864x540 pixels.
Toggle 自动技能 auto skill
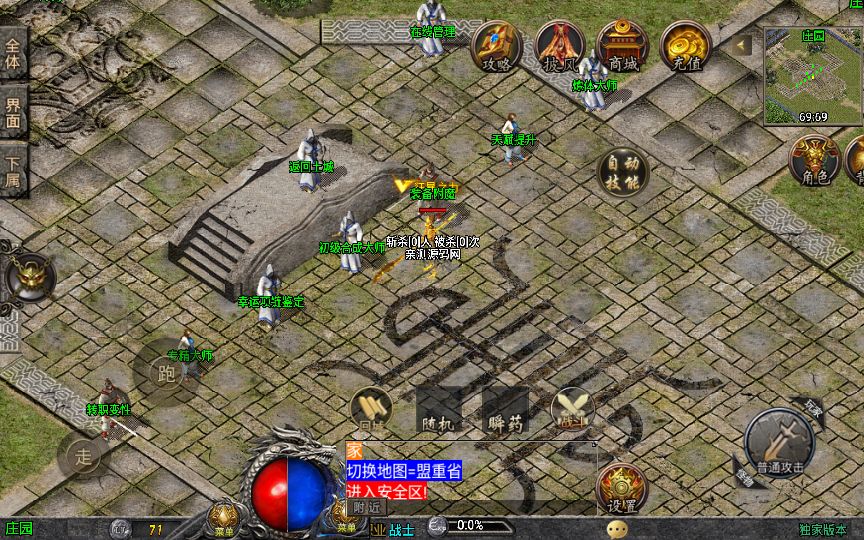pyautogui.click(x=622, y=174)
